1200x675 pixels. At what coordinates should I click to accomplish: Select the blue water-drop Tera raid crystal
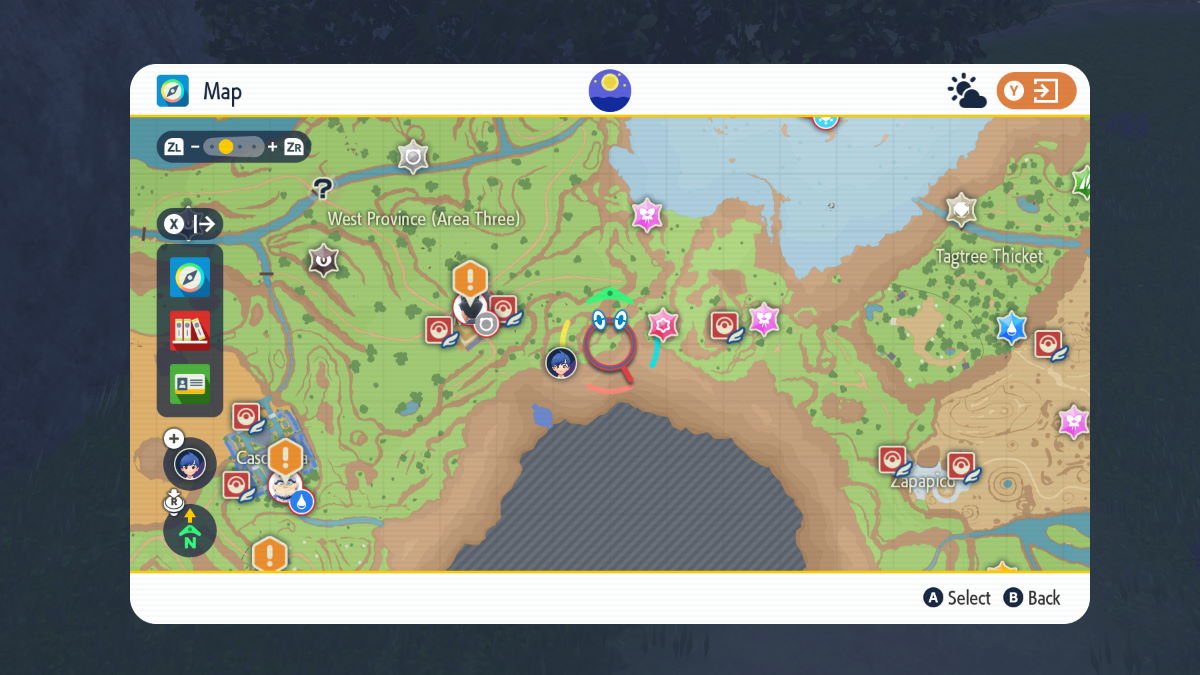pos(1012,328)
